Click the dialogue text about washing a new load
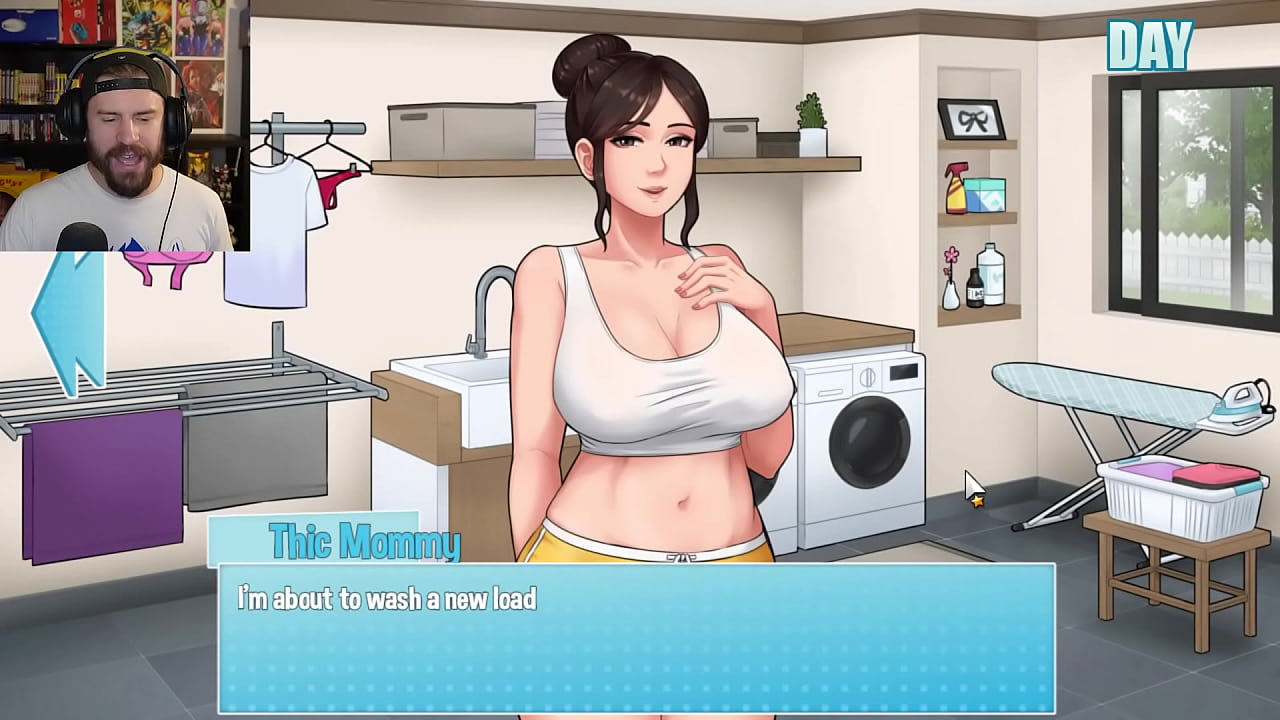1280x720 pixels. 385,598
